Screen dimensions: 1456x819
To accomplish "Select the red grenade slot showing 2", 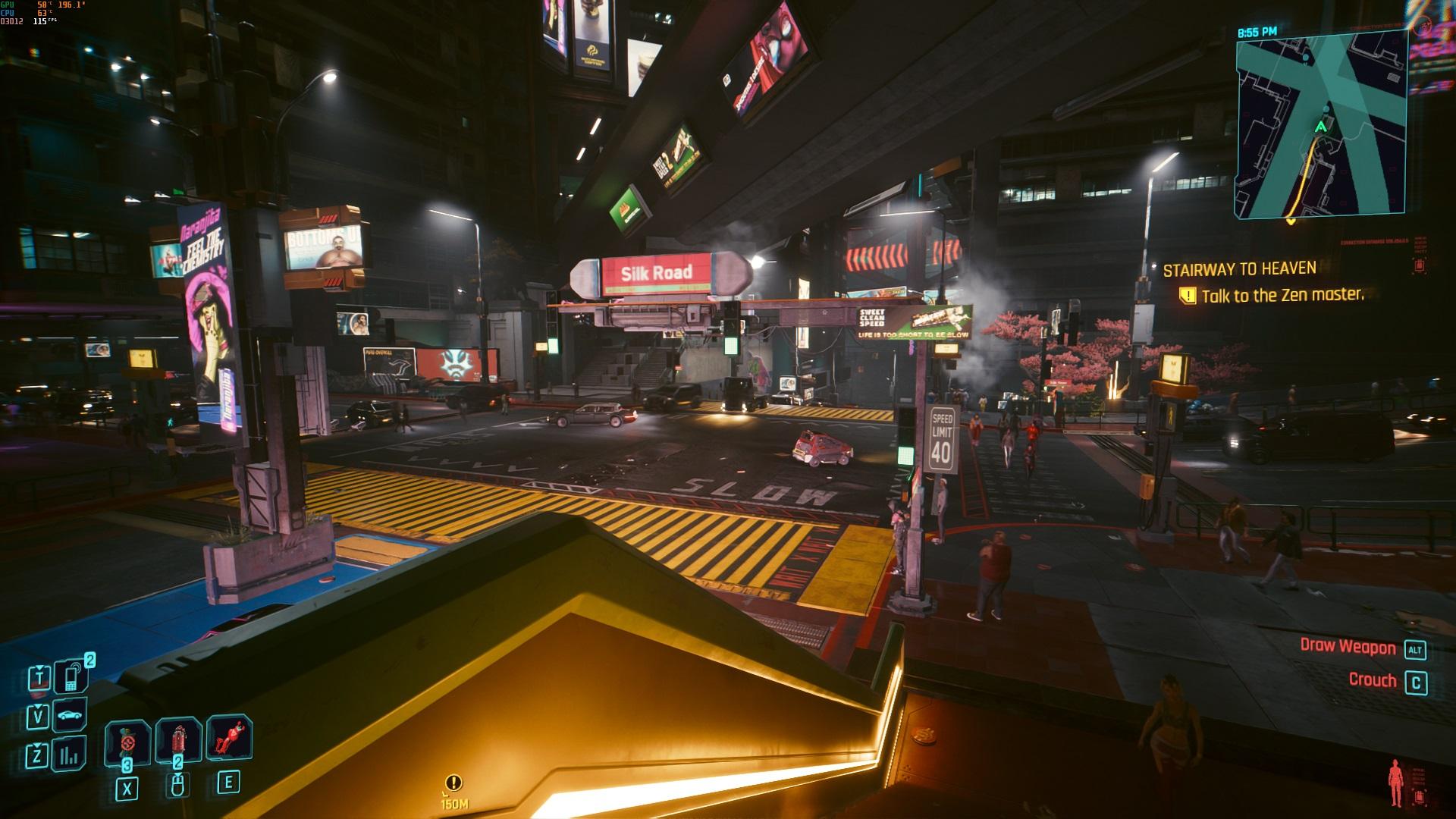I will (x=177, y=741).
